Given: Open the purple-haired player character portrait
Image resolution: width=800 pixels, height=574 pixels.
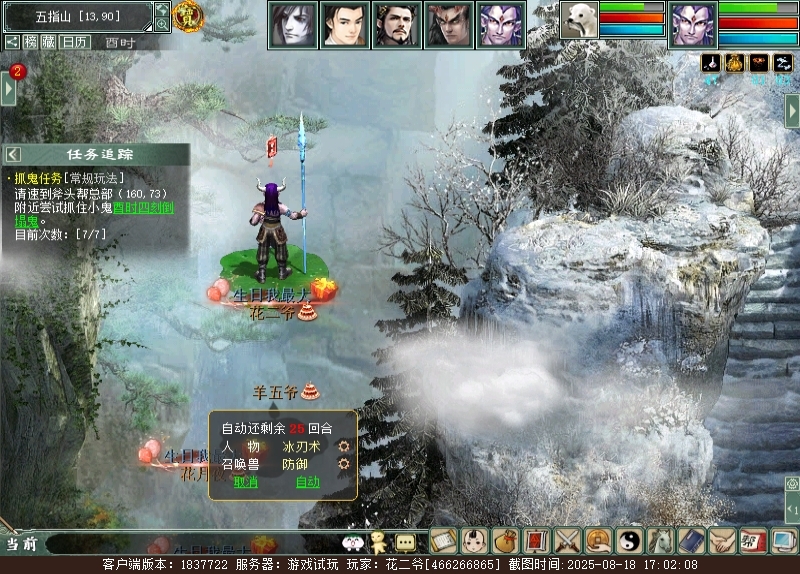Looking at the screenshot, I should 692,22.
